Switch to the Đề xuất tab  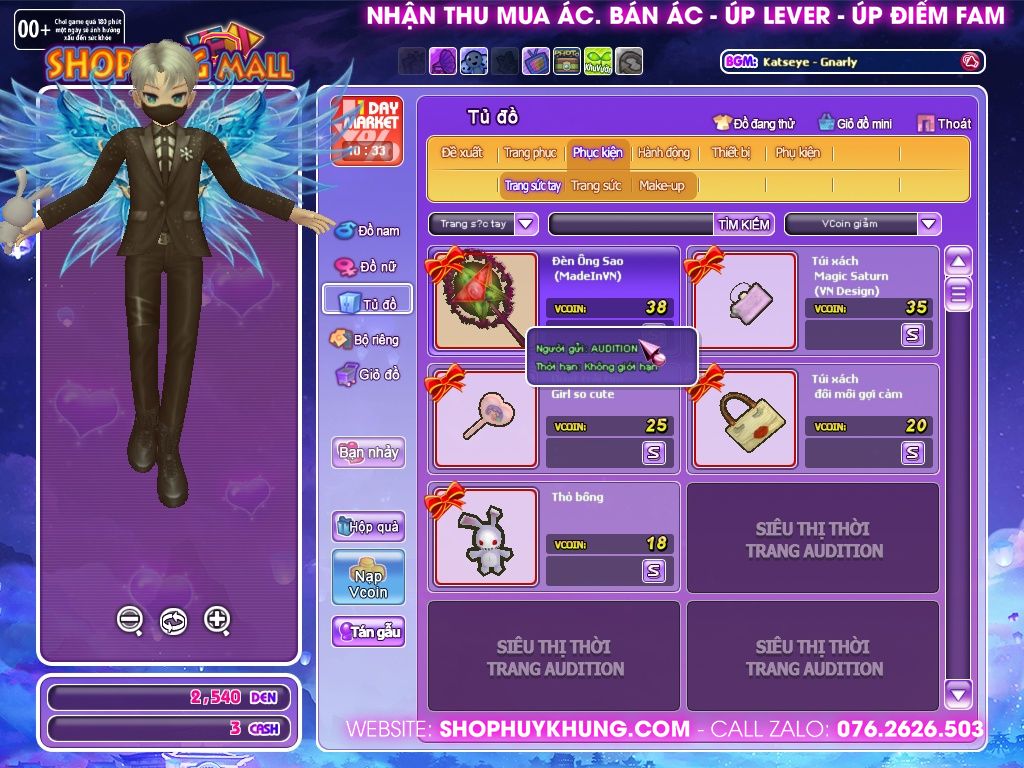pos(462,153)
